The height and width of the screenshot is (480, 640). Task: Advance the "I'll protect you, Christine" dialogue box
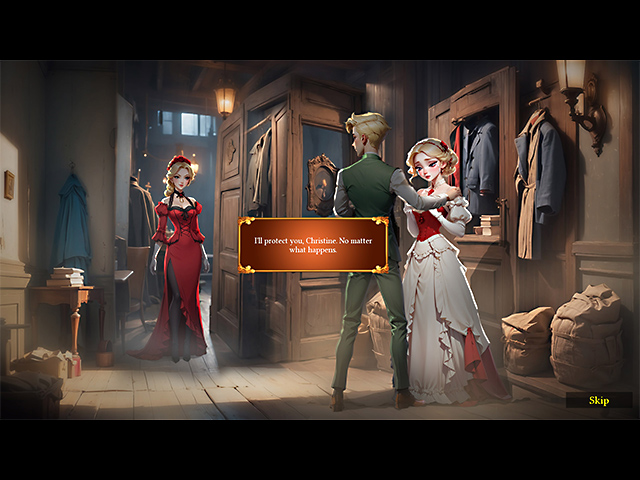coord(313,245)
